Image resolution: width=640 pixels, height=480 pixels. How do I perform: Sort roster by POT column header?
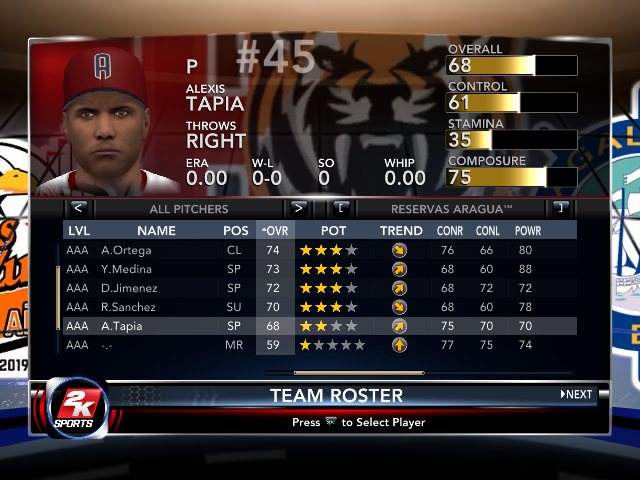(x=333, y=231)
